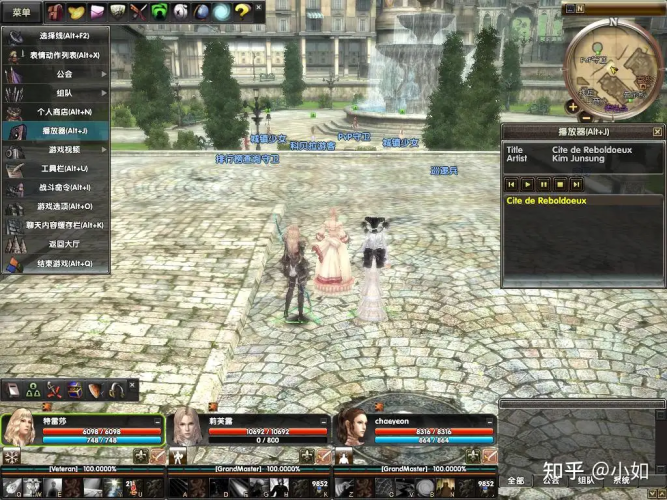Zoom in the minimap with the plus button
667x500 pixels.
tap(571, 107)
